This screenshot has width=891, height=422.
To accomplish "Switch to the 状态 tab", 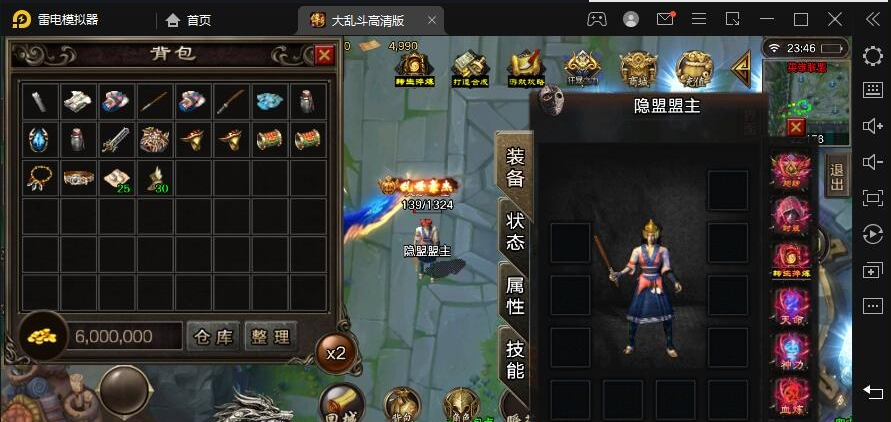I will pyautogui.click(x=515, y=230).
